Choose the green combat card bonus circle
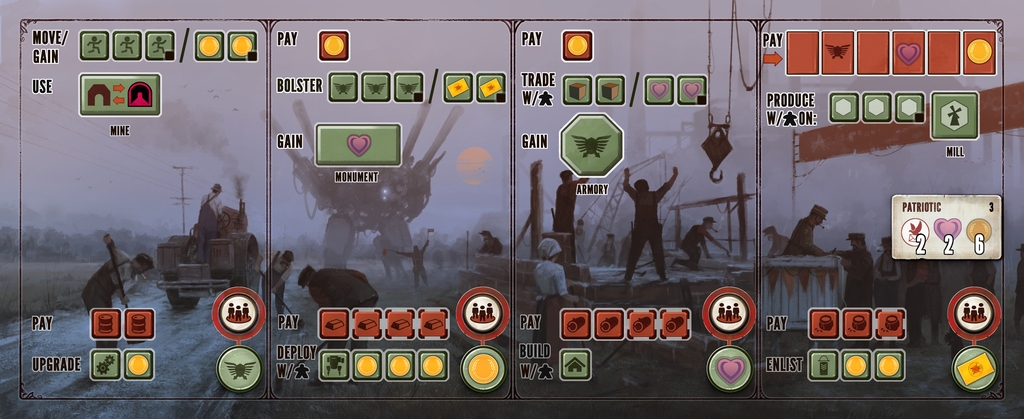This screenshot has width=1024, height=419. point(972,369)
